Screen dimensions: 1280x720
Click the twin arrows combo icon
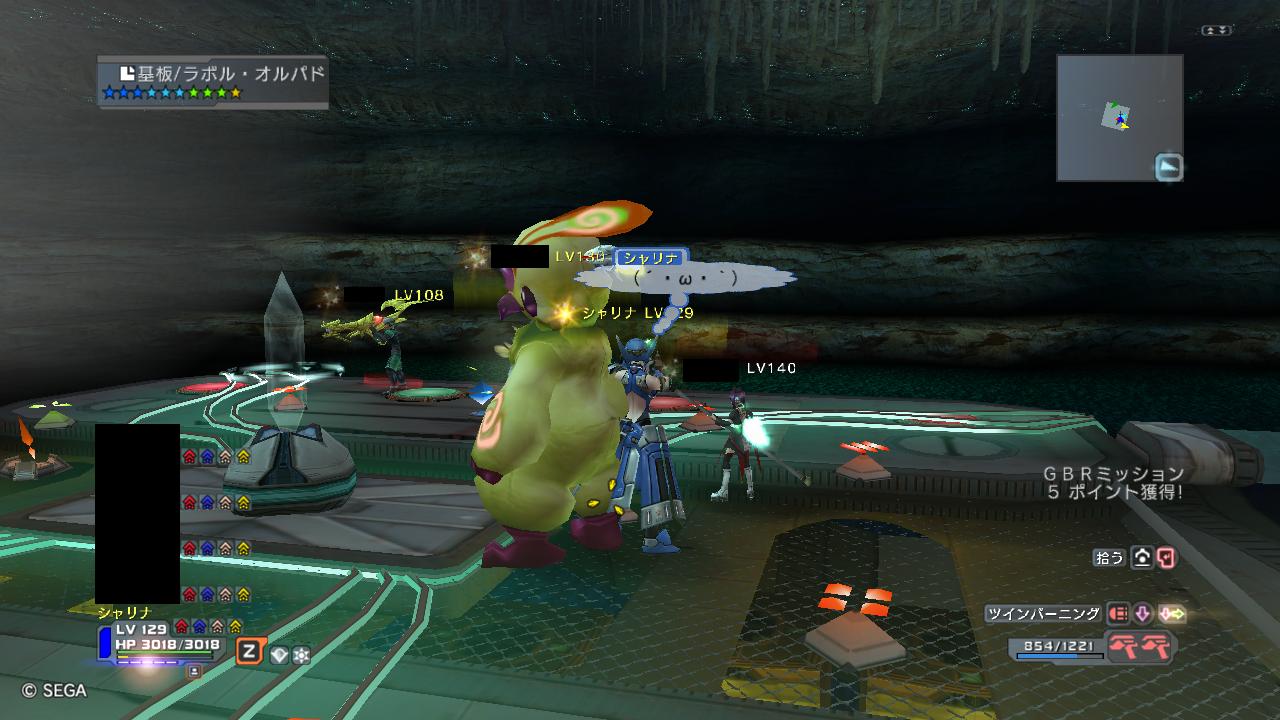[x=1172, y=614]
